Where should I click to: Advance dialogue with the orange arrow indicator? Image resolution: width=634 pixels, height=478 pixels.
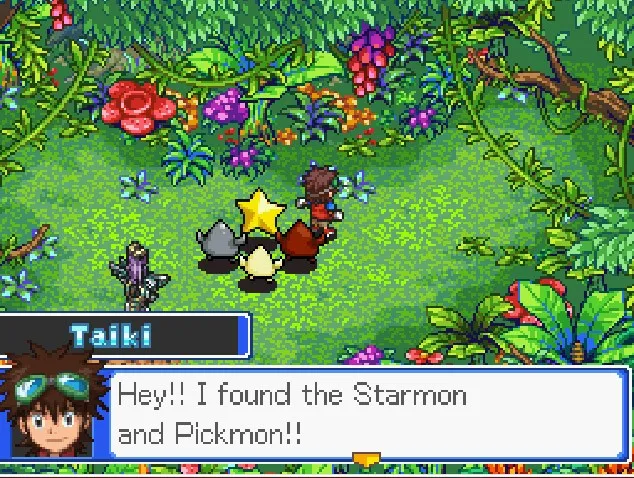coord(366,459)
